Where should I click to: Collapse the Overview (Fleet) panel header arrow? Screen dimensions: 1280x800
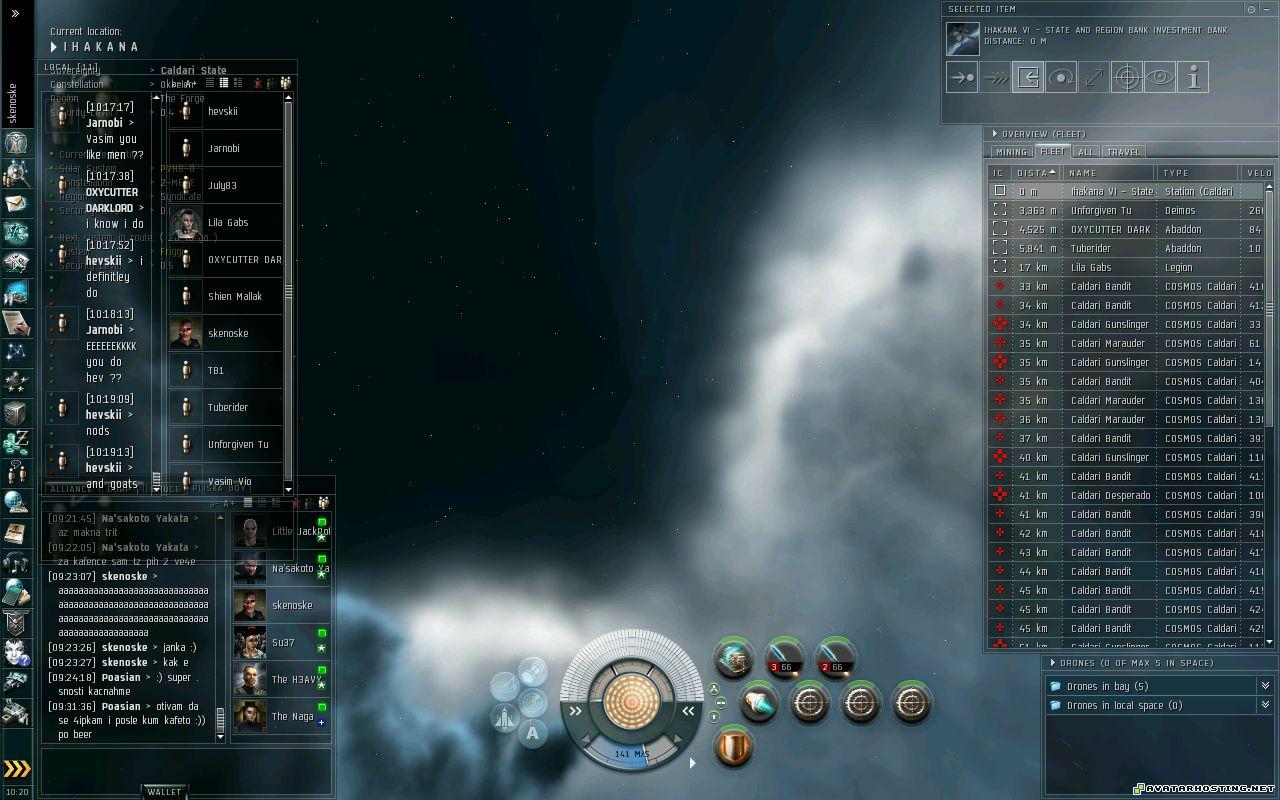[x=995, y=132]
